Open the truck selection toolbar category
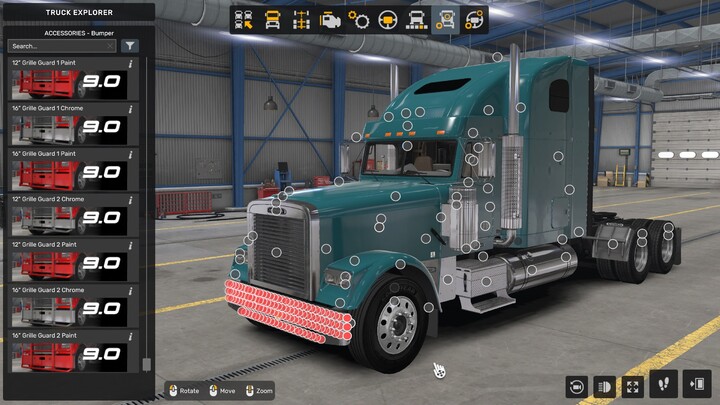The image size is (720, 405). click(x=243, y=20)
